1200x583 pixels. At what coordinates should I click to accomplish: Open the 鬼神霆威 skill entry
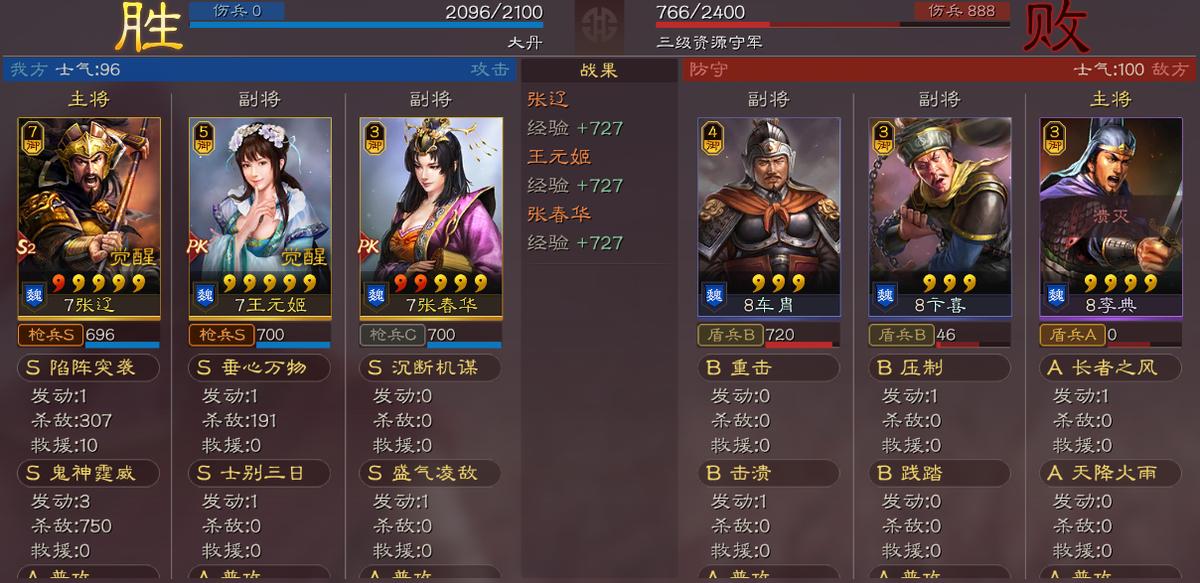coord(90,473)
